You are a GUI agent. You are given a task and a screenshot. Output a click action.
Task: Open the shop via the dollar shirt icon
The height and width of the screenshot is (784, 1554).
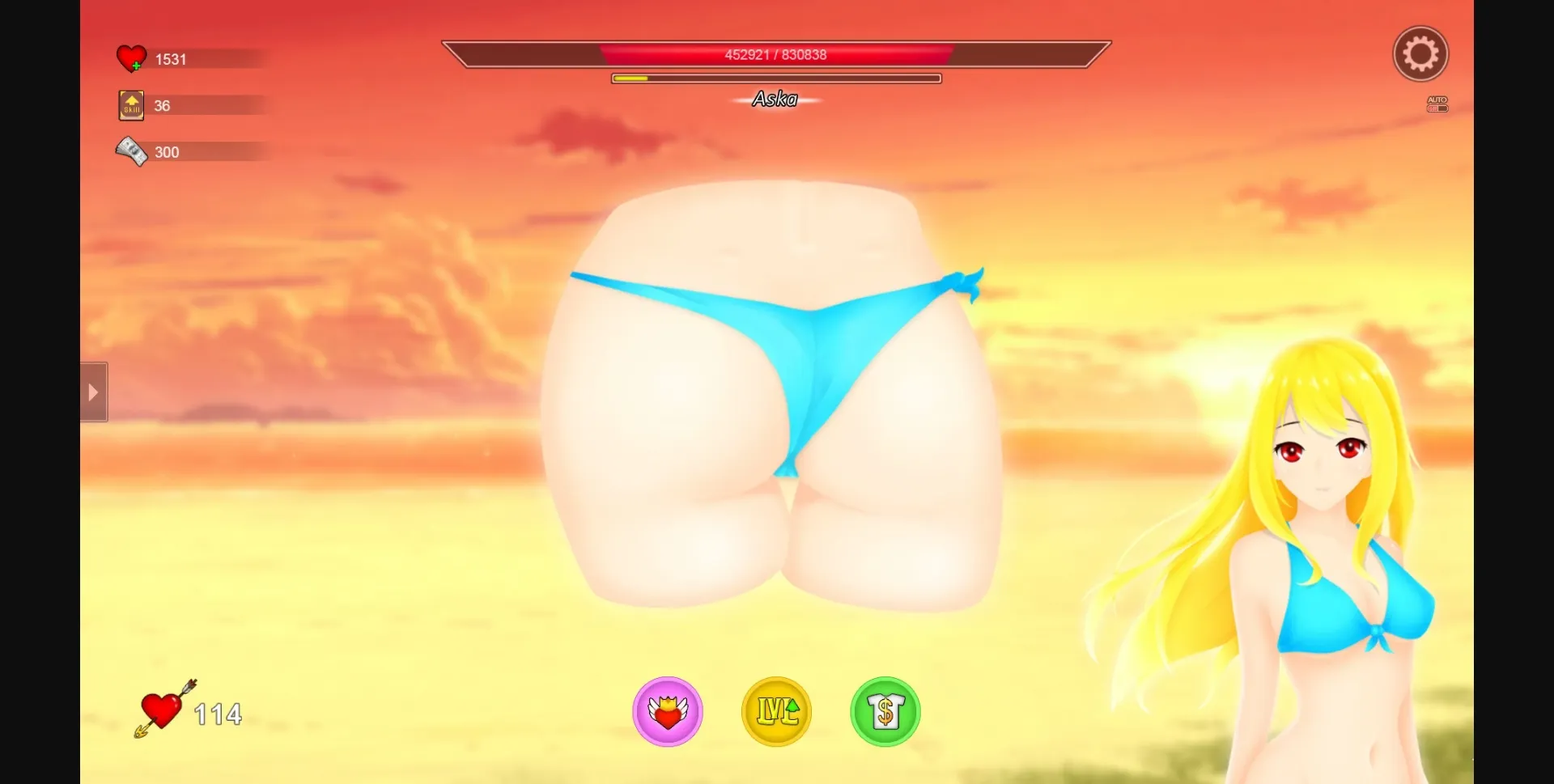tap(885, 712)
